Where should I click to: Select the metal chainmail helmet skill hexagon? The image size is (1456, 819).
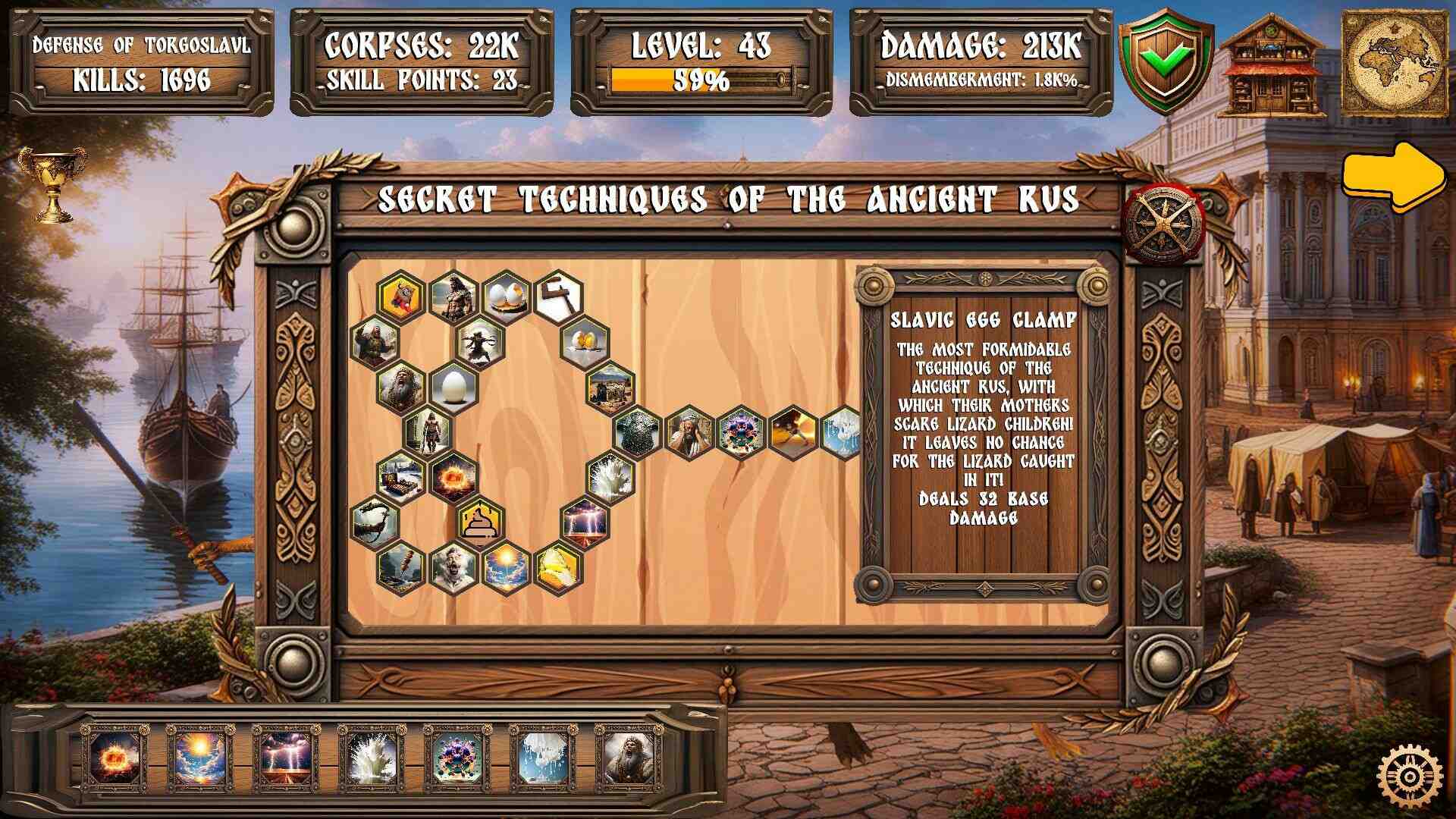click(x=637, y=432)
